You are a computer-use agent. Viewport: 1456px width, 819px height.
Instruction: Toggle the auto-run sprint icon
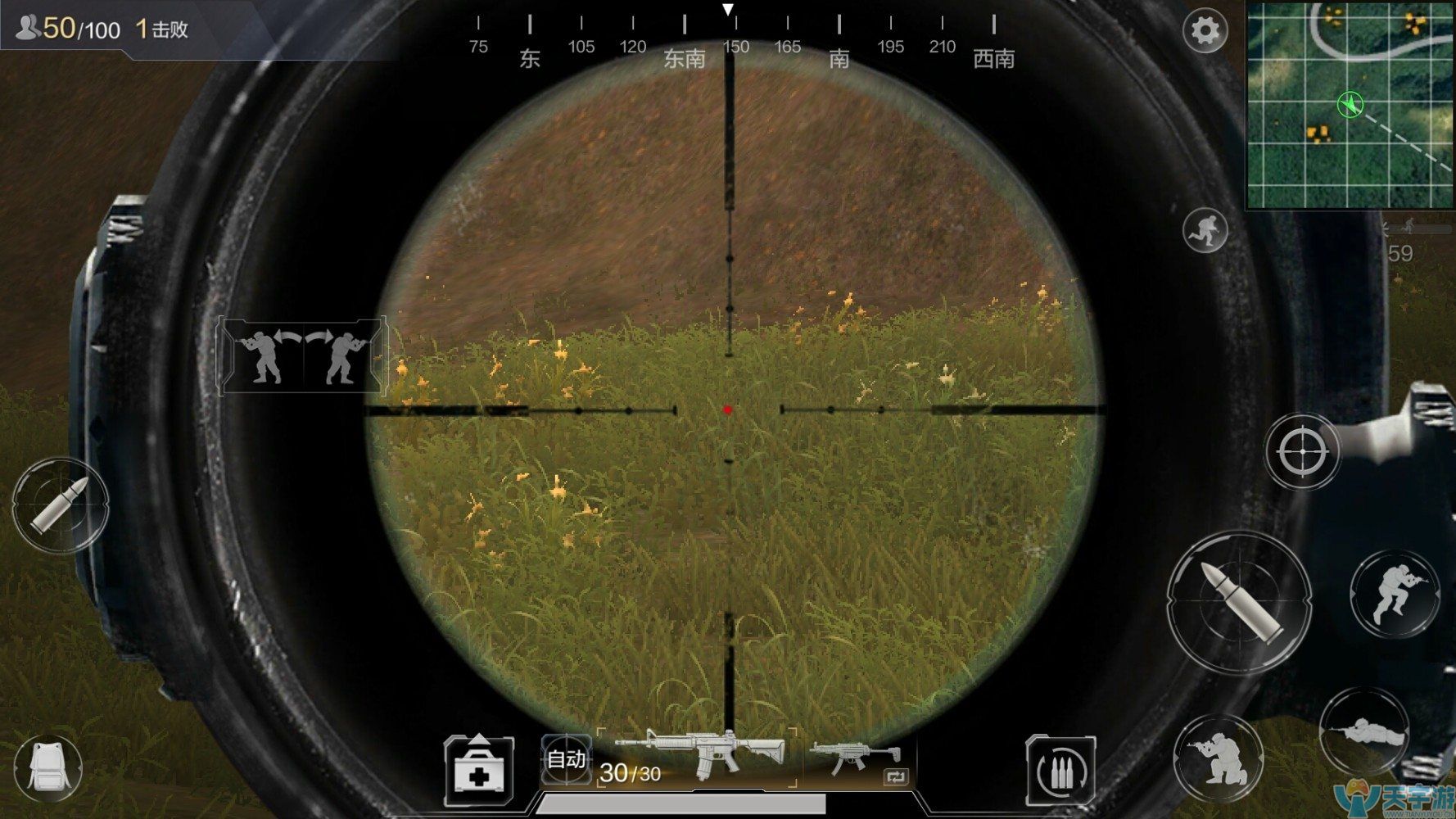[x=1205, y=229]
